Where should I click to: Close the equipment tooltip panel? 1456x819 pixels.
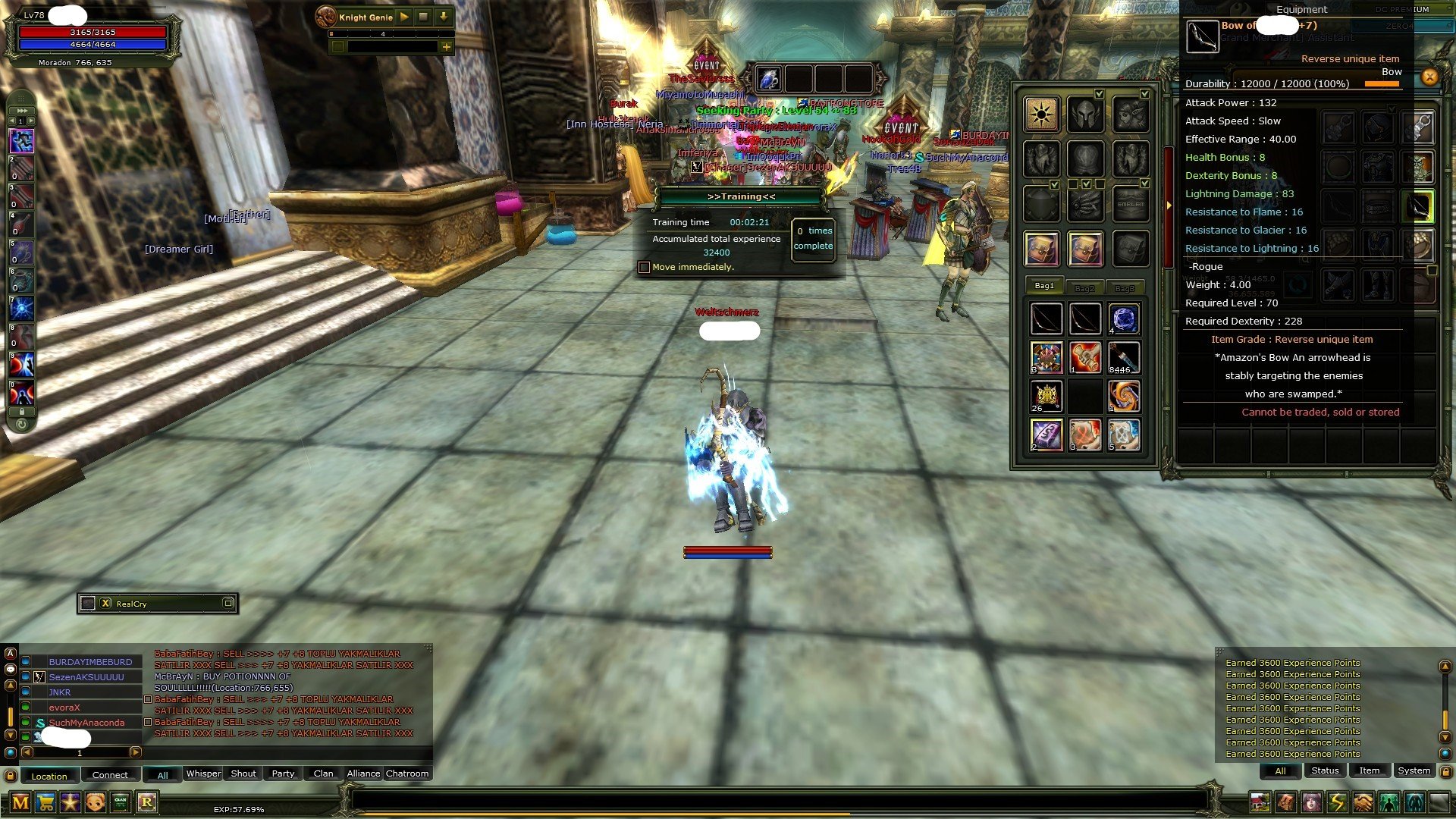click(x=1429, y=77)
